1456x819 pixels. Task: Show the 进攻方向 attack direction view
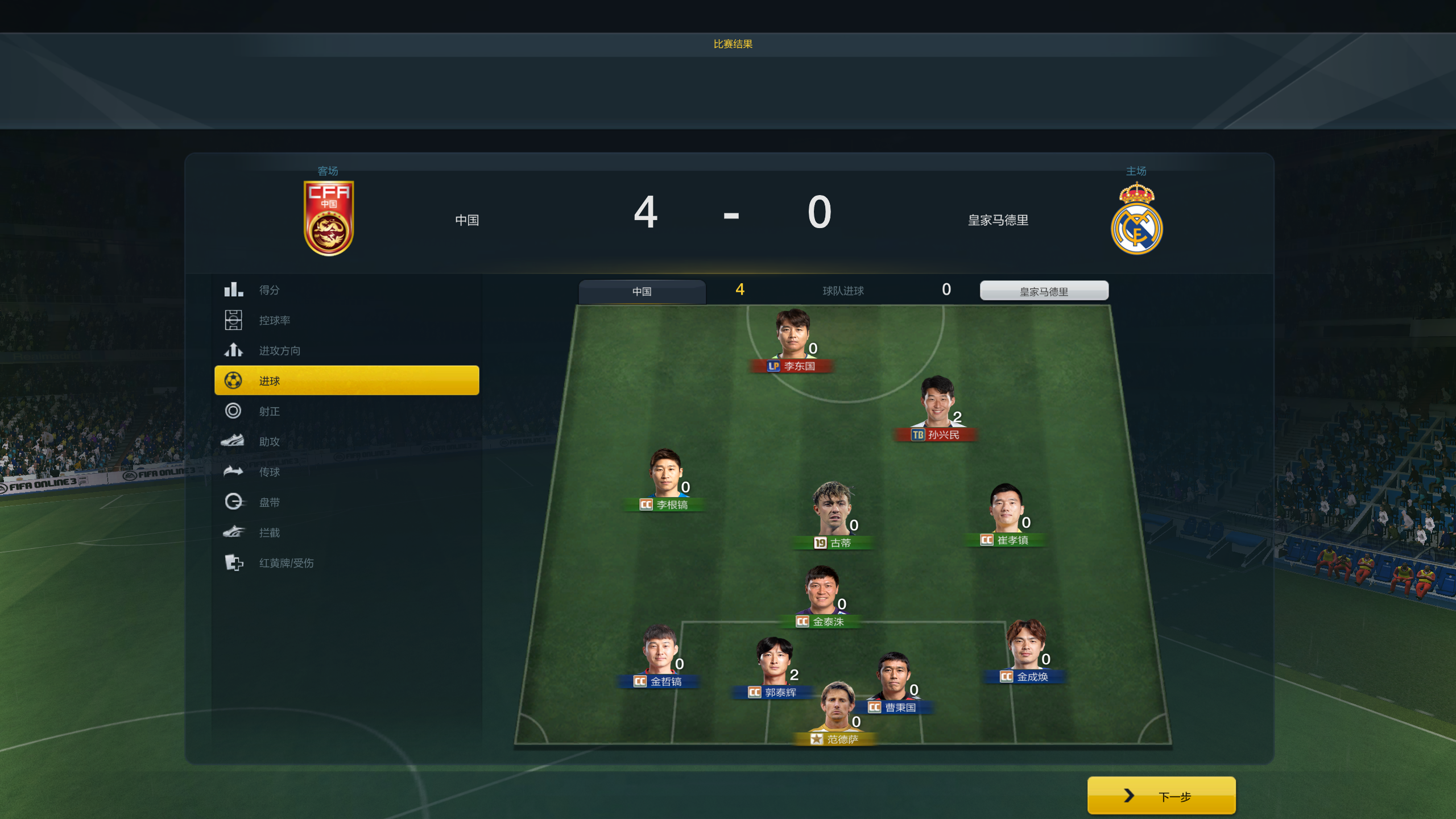pos(279,351)
